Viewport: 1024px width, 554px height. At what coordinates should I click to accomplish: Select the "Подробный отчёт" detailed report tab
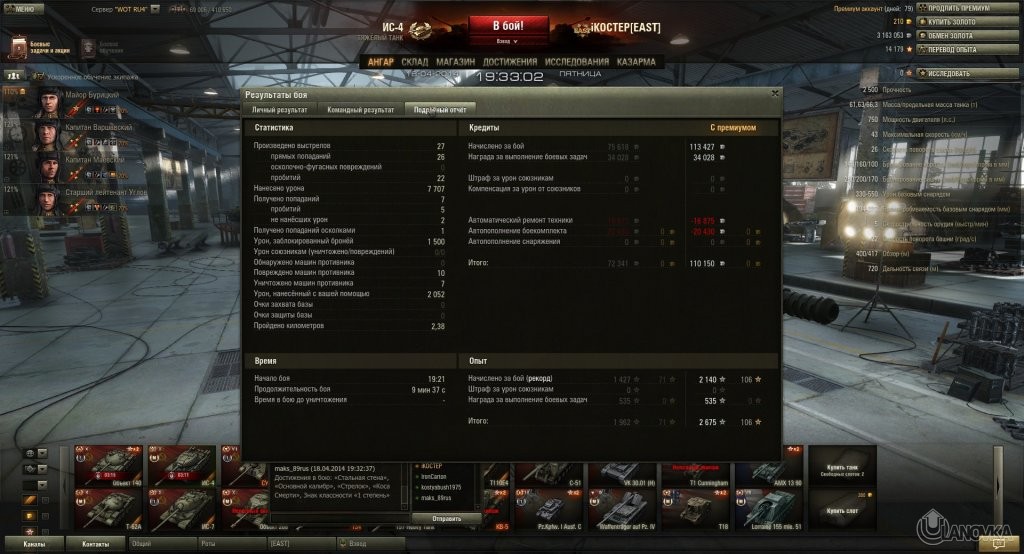[x=439, y=108]
